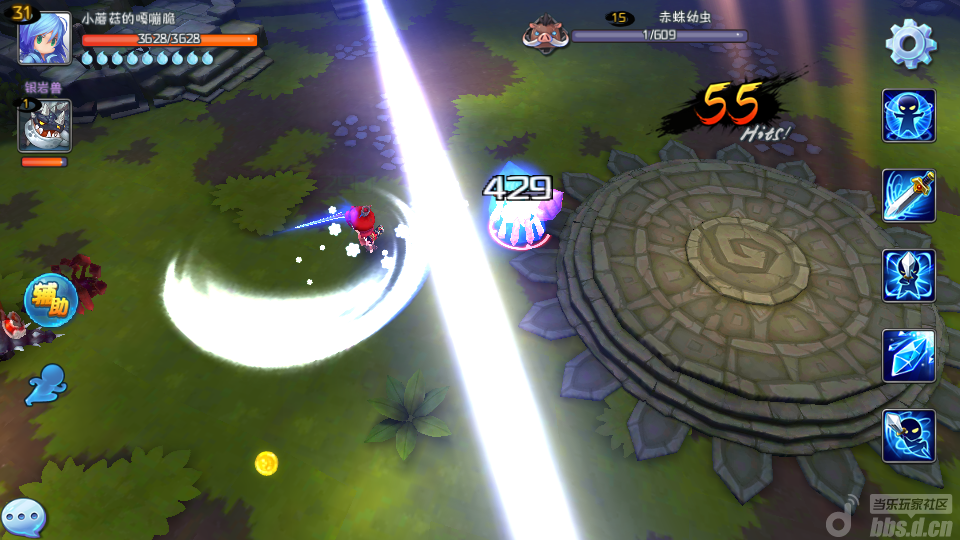Select the 银岩兽 pet portrait
Viewport: 960px width, 540px height.
click(44, 126)
